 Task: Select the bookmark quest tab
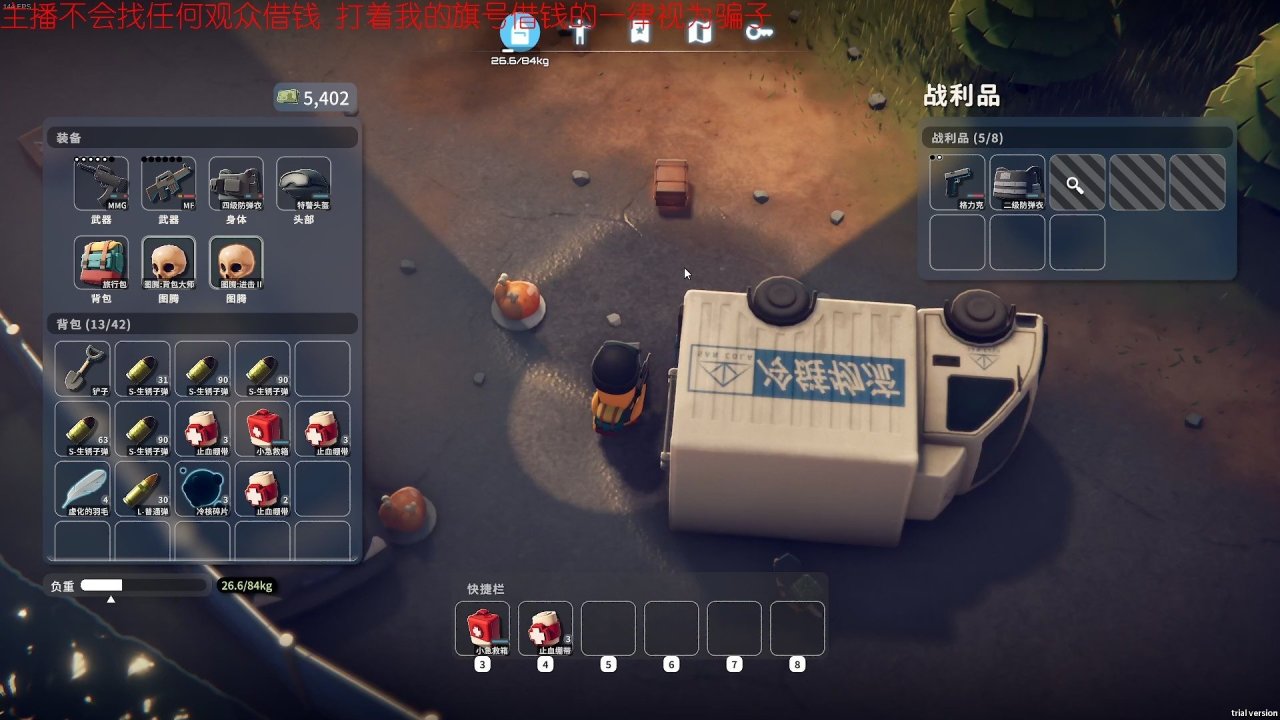click(640, 33)
